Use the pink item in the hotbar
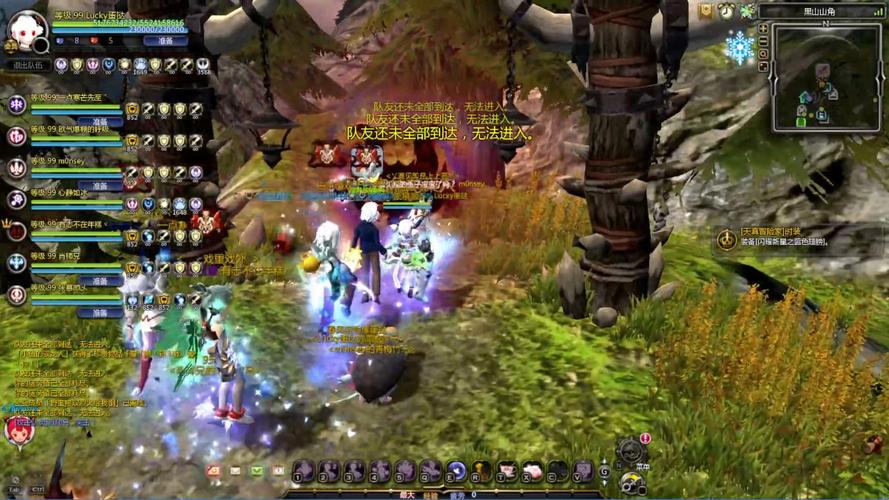This screenshot has width=889, height=500. (x=532, y=471)
